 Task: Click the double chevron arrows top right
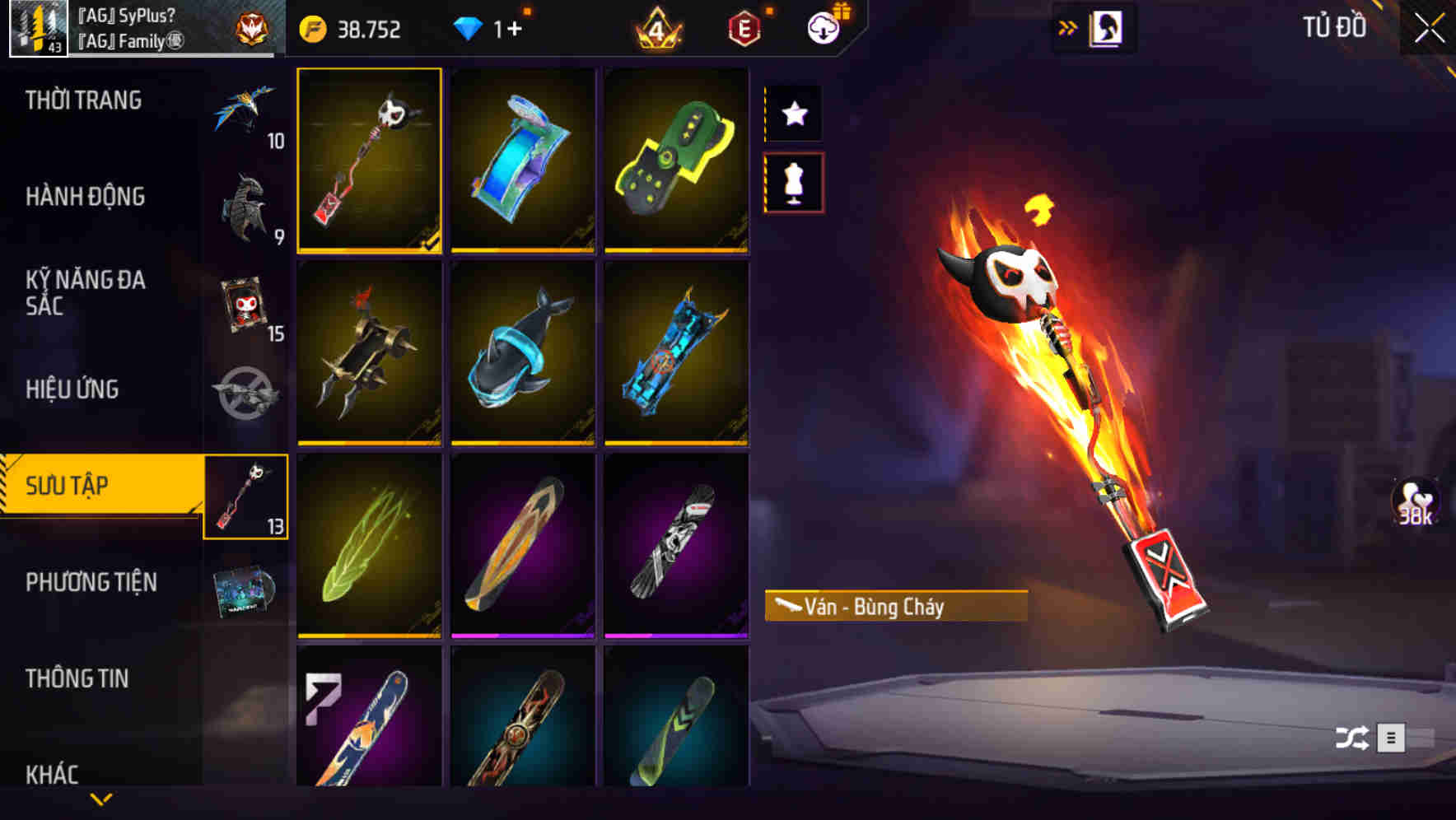[1066, 26]
